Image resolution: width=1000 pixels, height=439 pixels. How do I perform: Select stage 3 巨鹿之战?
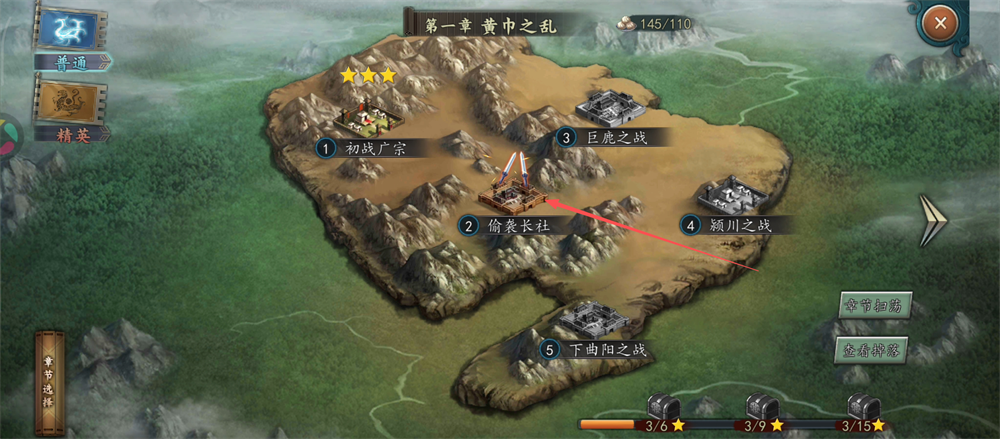tap(611, 109)
